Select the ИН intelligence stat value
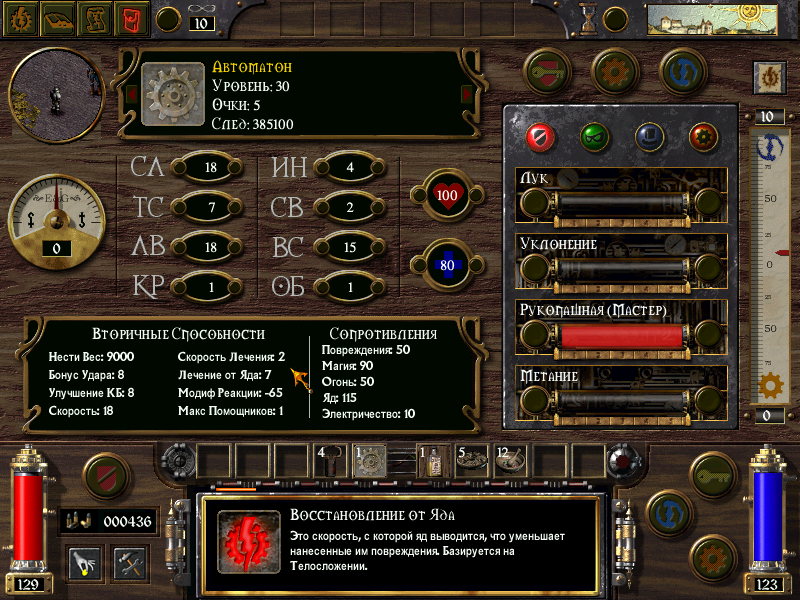This screenshot has width=800, height=600. tap(349, 168)
